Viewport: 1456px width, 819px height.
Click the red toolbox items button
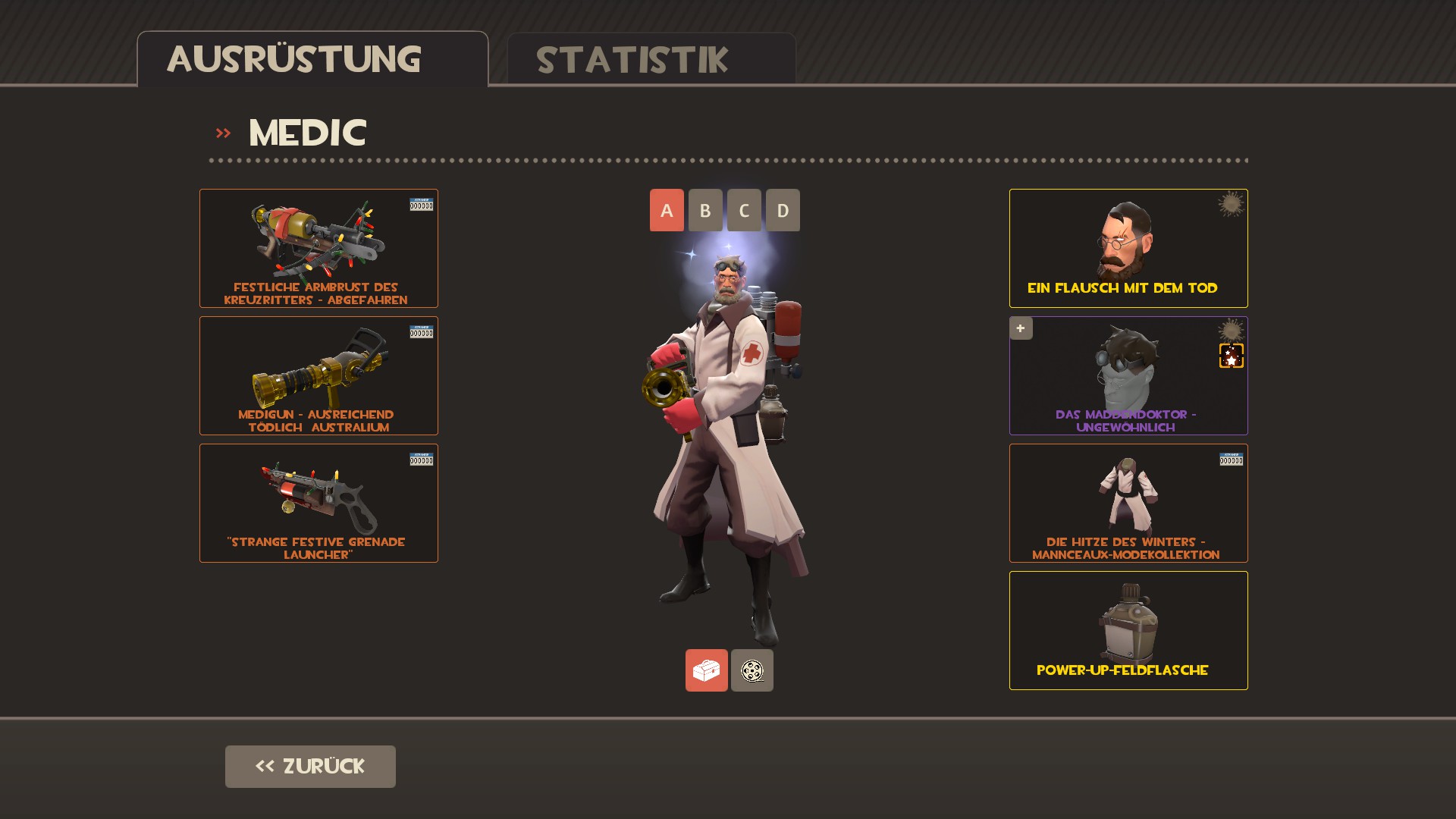pos(706,670)
